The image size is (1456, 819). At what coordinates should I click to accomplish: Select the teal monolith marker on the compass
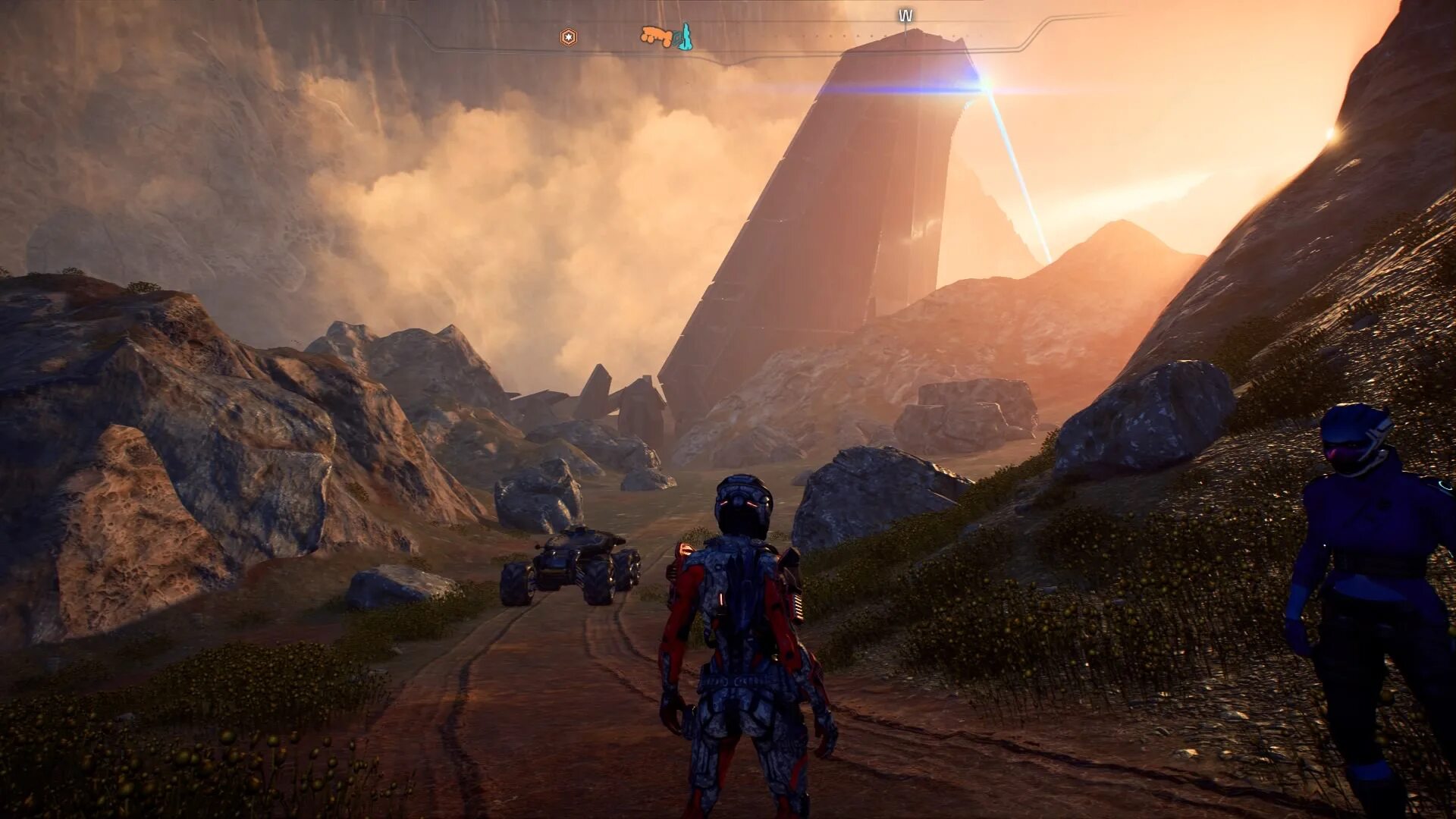(685, 36)
